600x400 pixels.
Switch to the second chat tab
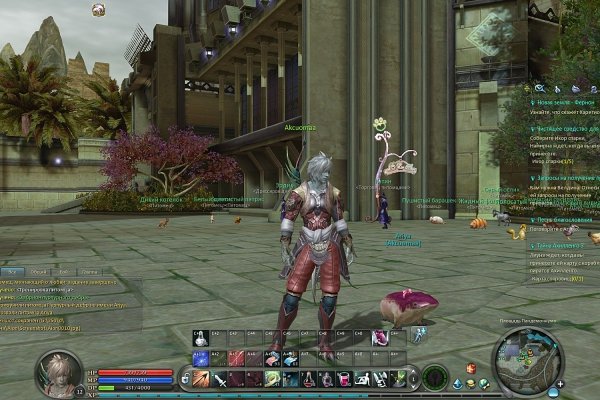(x=38, y=271)
